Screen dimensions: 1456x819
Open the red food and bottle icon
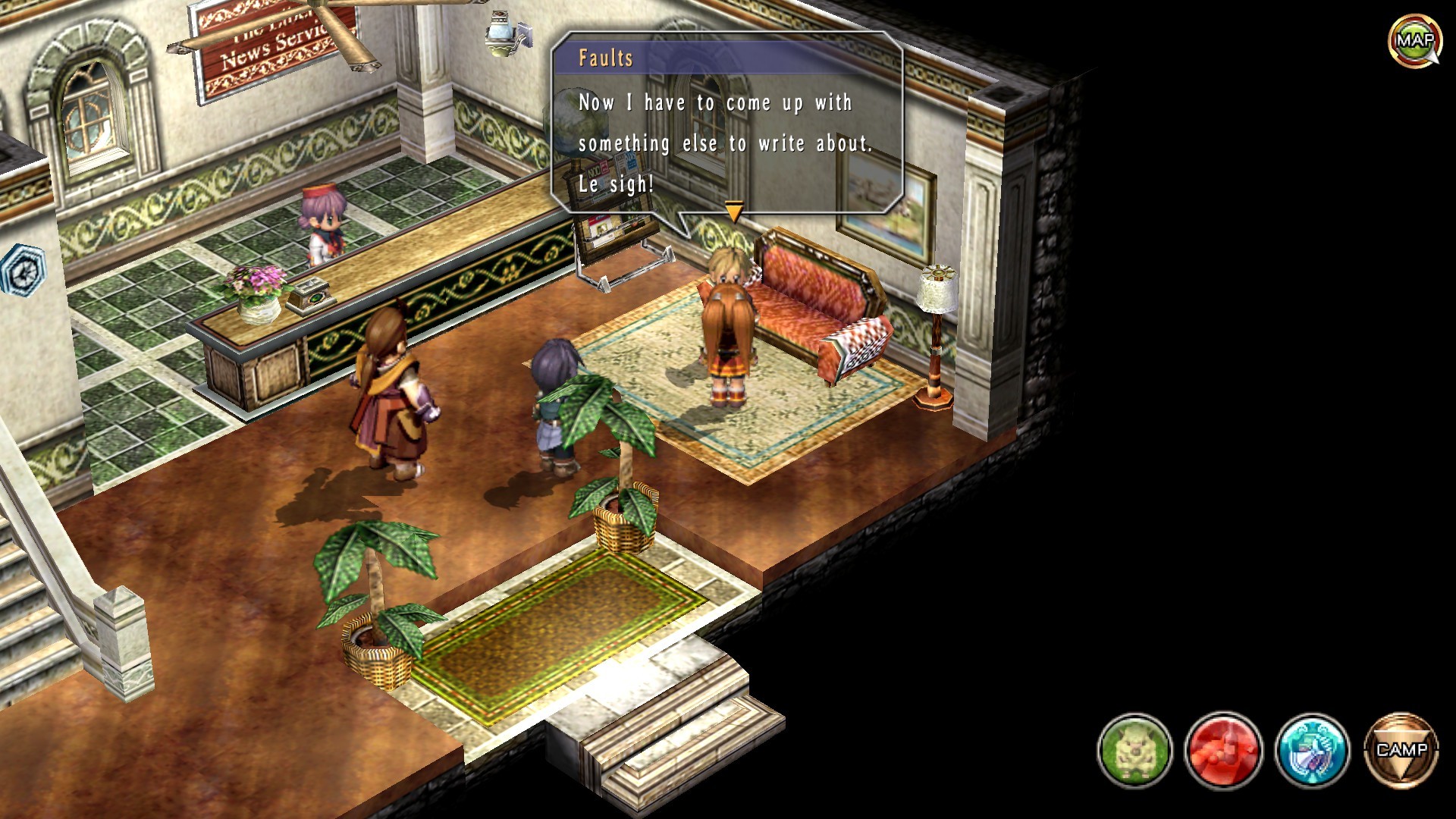[1223, 750]
